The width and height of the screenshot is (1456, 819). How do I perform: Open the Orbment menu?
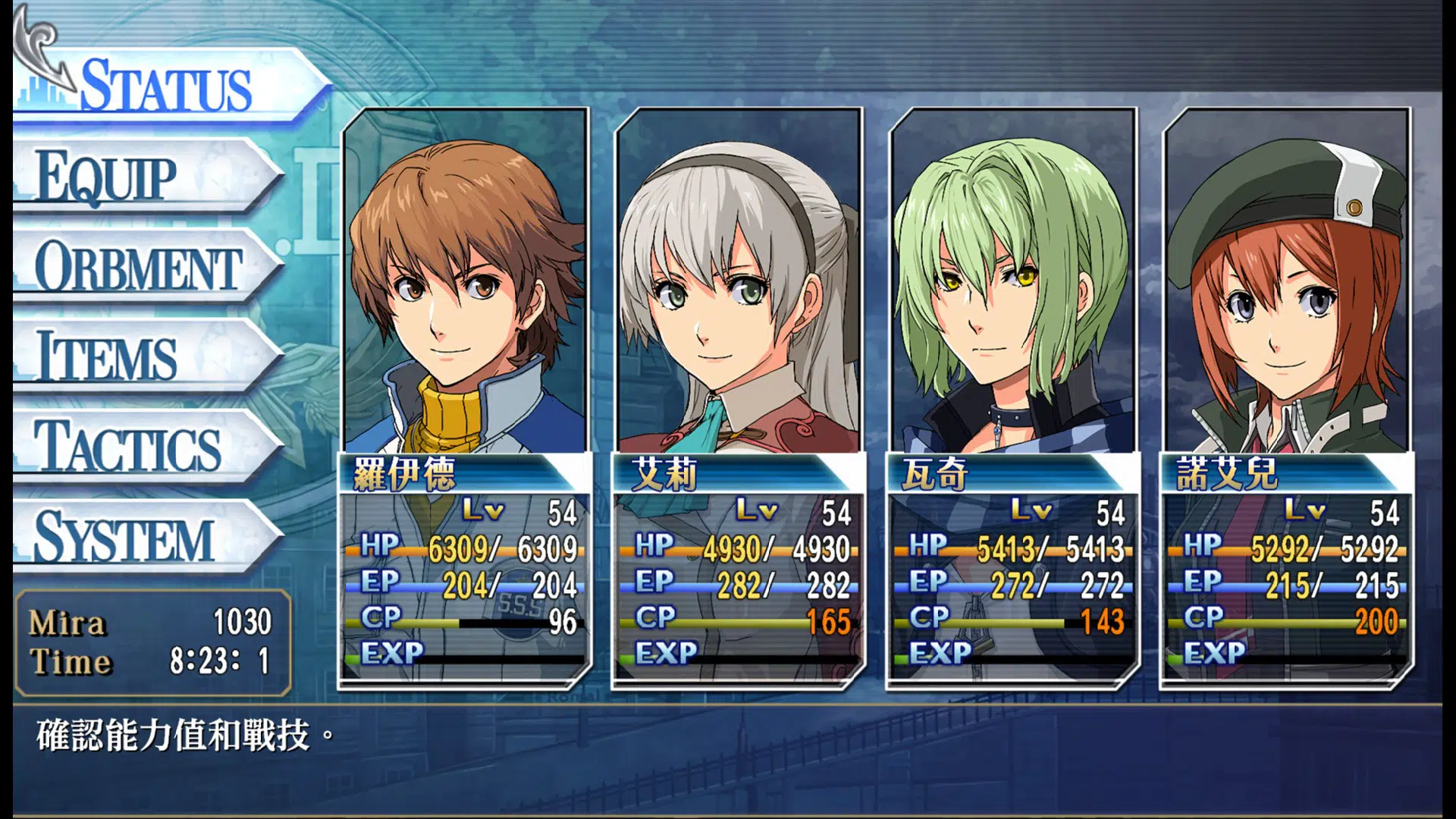[140, 267]
